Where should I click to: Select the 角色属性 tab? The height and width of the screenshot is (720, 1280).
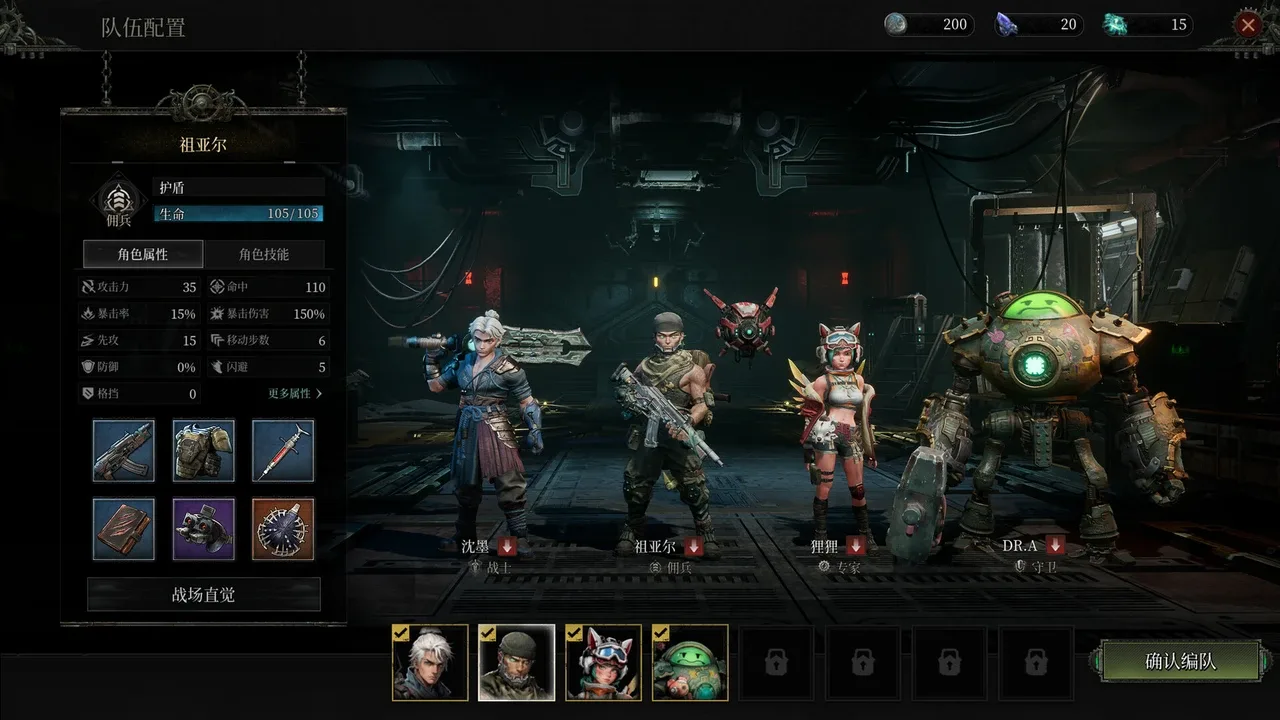[143, 254]
